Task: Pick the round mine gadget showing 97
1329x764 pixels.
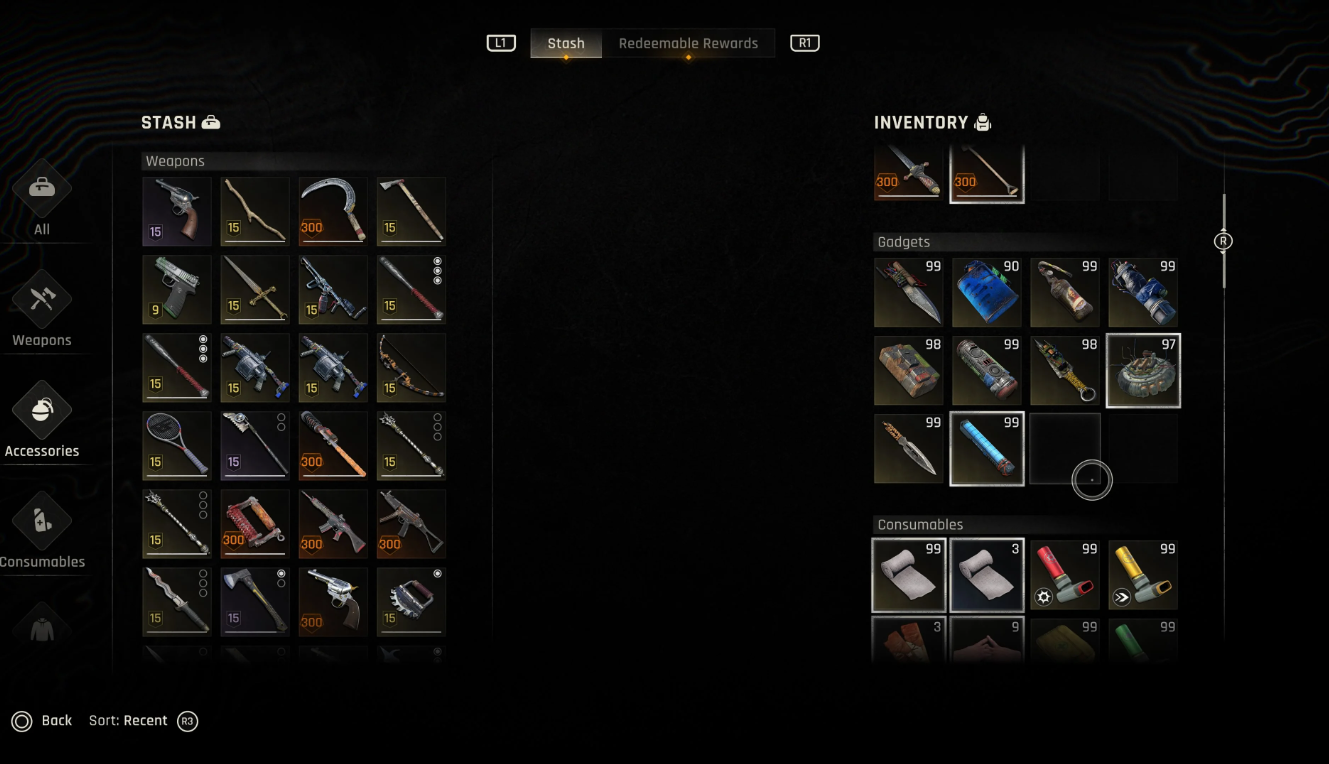Action: pyautogui.click(x=1143, y=371)
